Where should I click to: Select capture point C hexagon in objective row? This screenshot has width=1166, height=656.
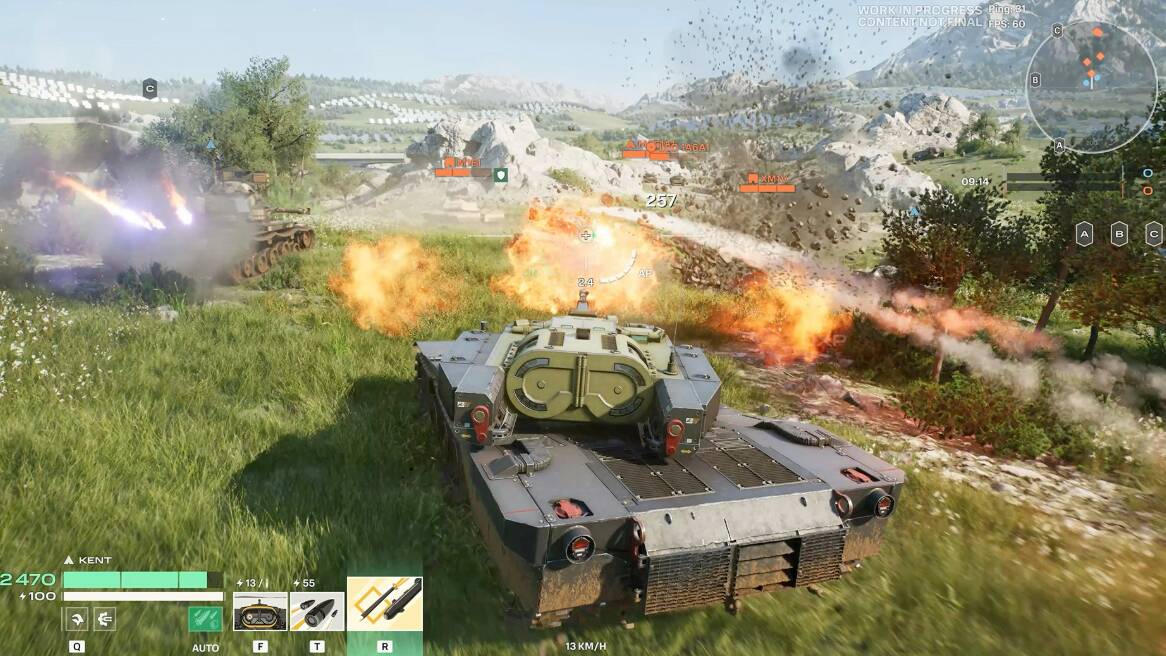pyautogui.click(x=1153, y=234)
